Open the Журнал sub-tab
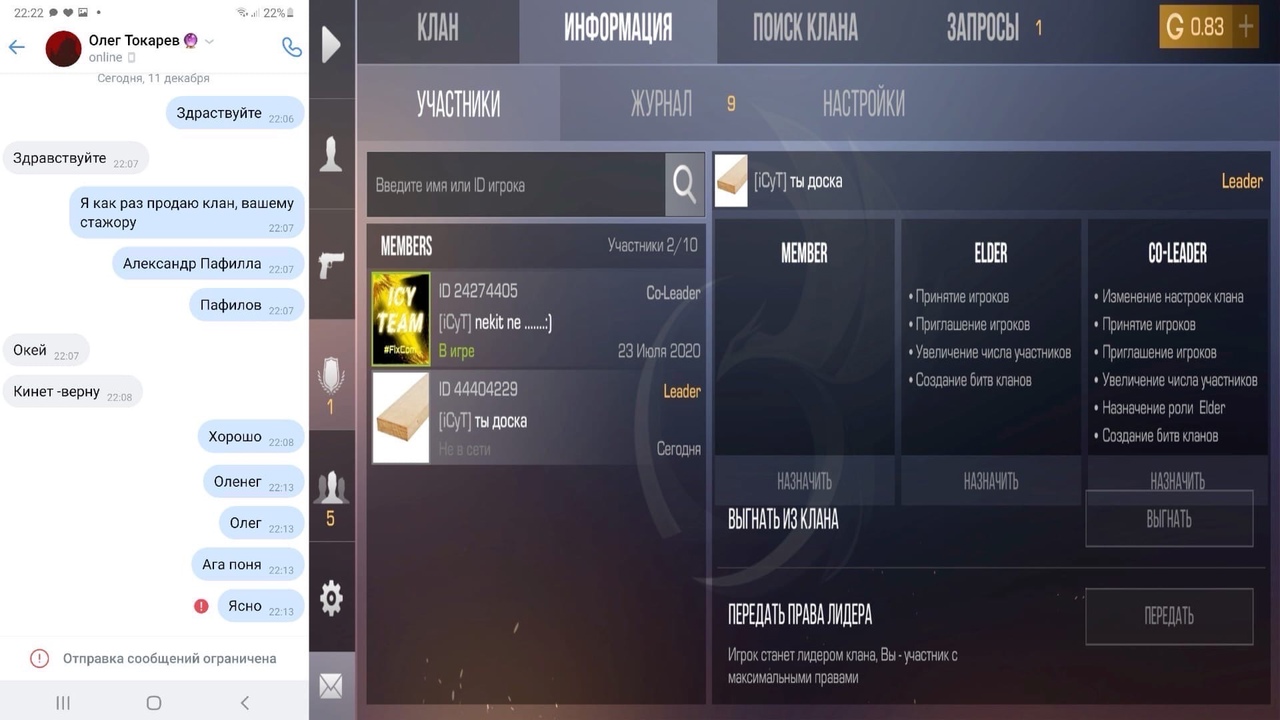The width and height of the screenshot is (1280, 720). 661,104
